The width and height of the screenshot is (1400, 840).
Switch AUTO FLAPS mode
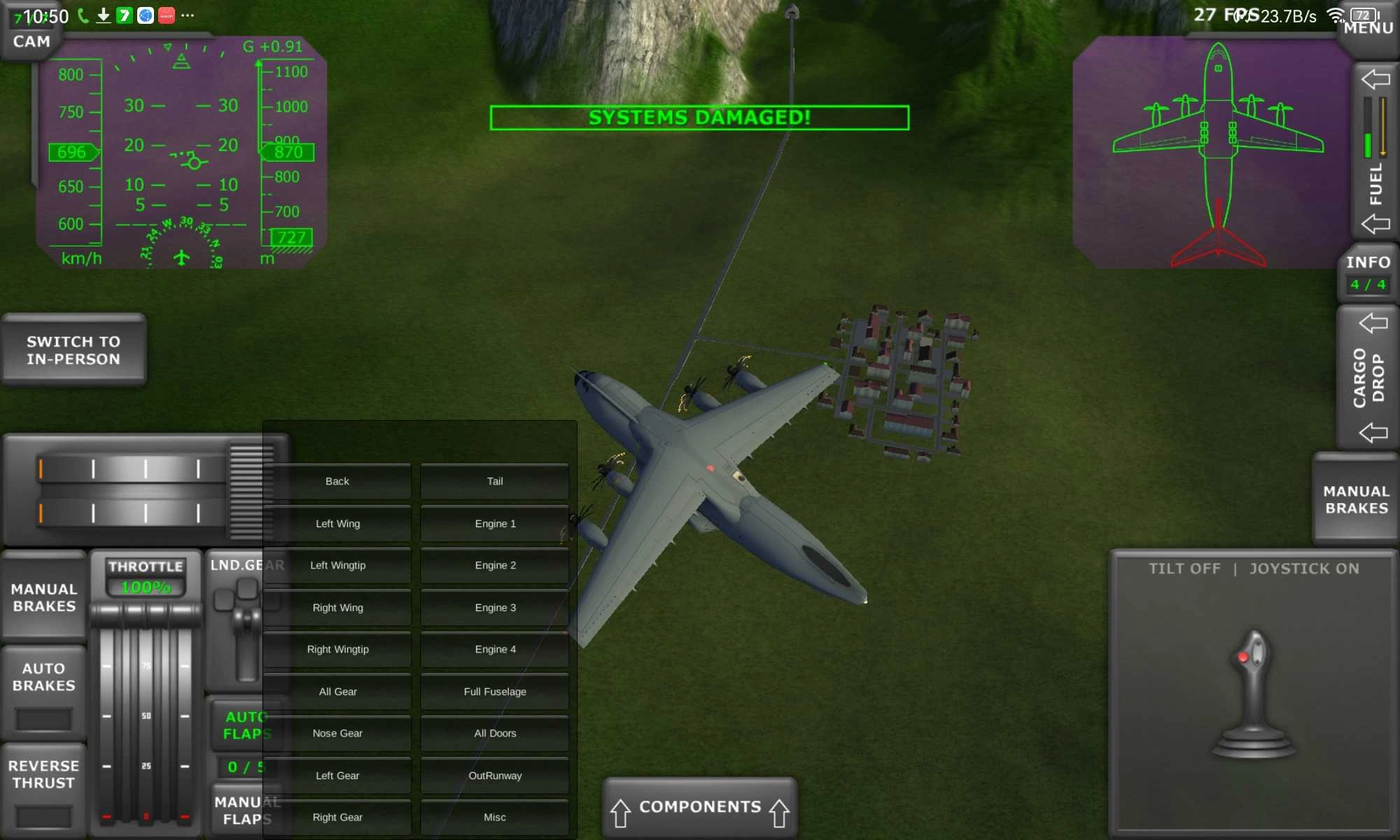pos(246,725)
